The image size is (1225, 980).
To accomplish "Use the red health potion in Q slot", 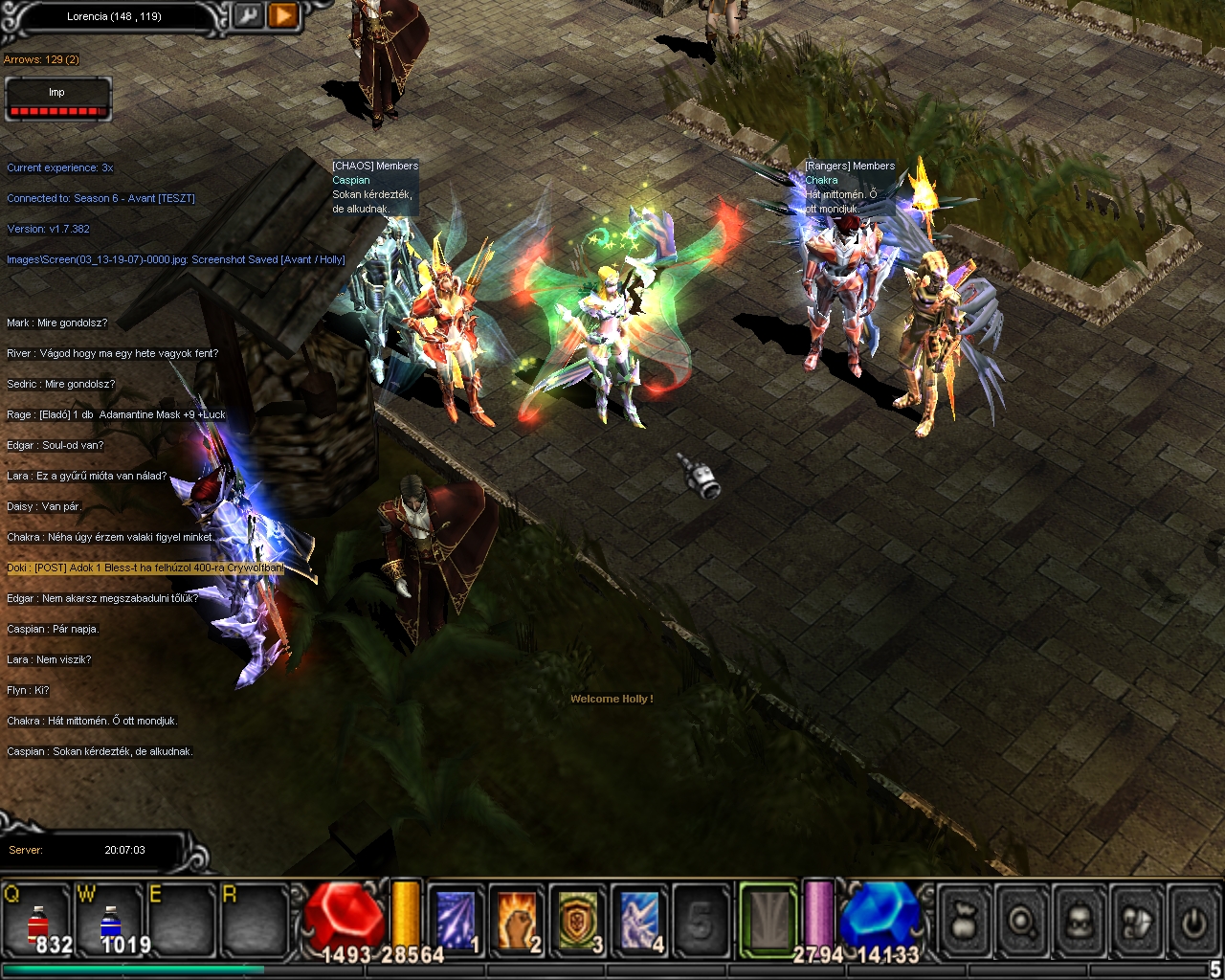I will (x=36, y=923).
